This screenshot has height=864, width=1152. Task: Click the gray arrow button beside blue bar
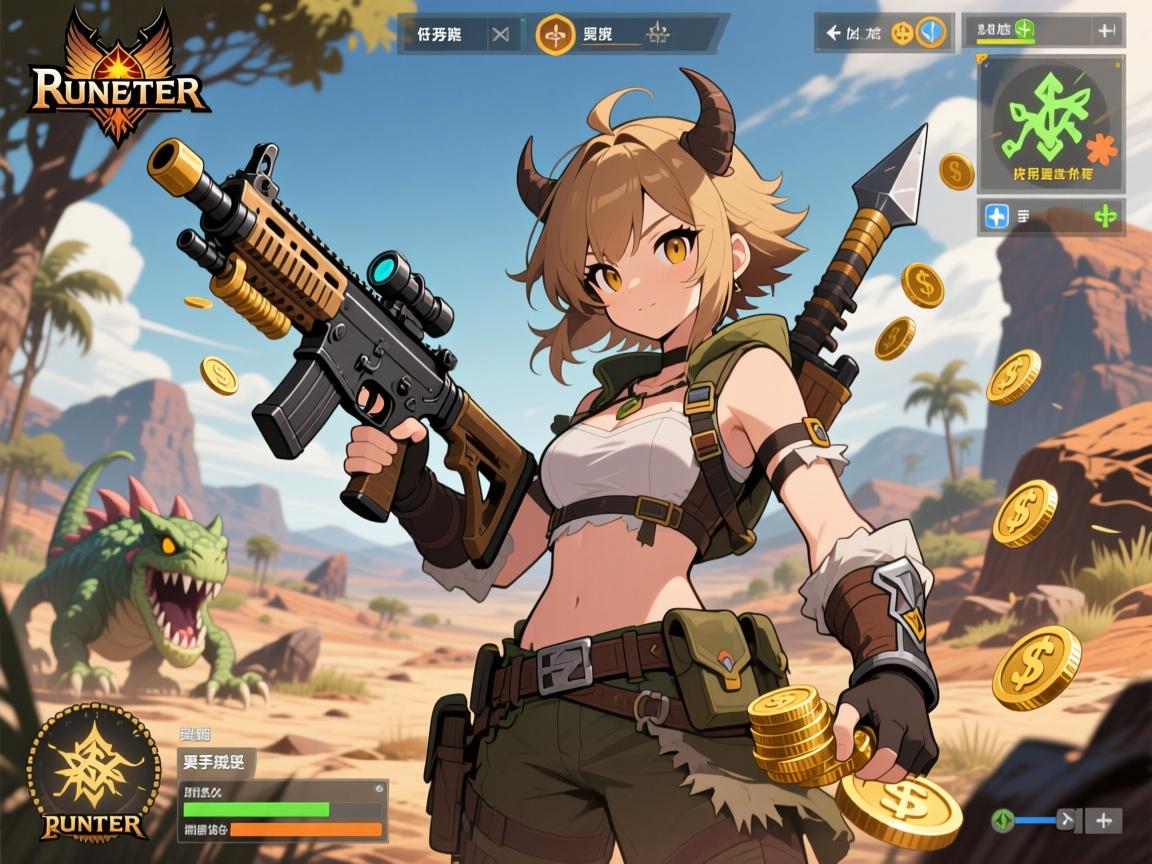pyautogui.click(x=1068, y=821)
